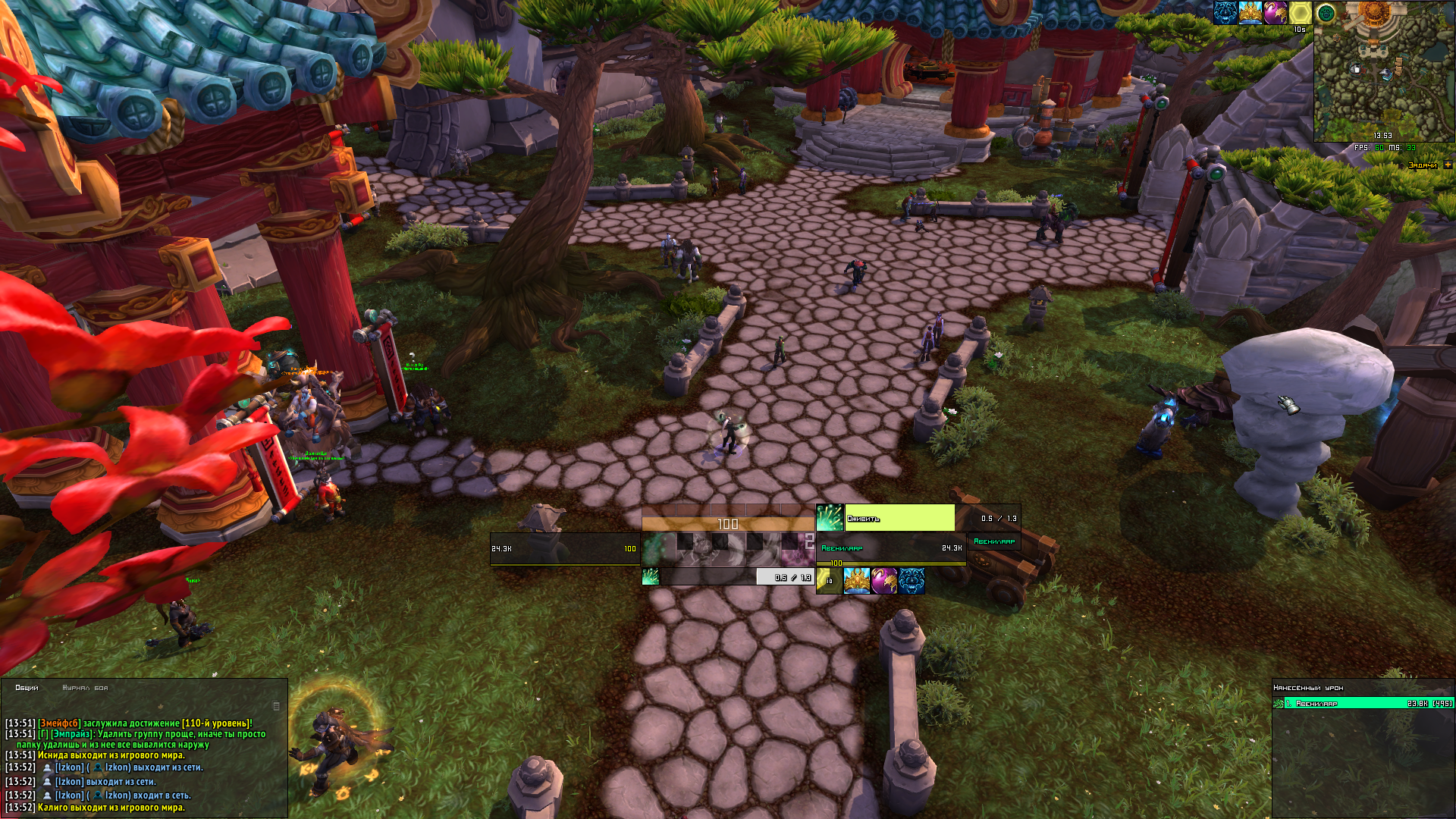
Task: Click the small Авенилаар target-of-target frame
Action: pyautogui.click(x=994, y=541)
